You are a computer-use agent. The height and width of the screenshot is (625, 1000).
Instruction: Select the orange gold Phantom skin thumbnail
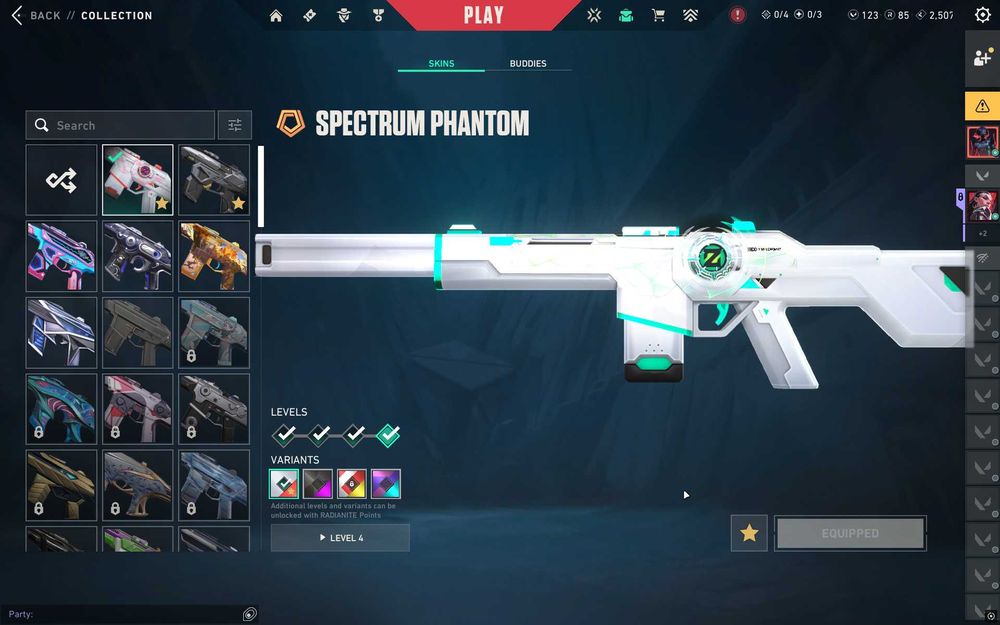click(214, 256)
